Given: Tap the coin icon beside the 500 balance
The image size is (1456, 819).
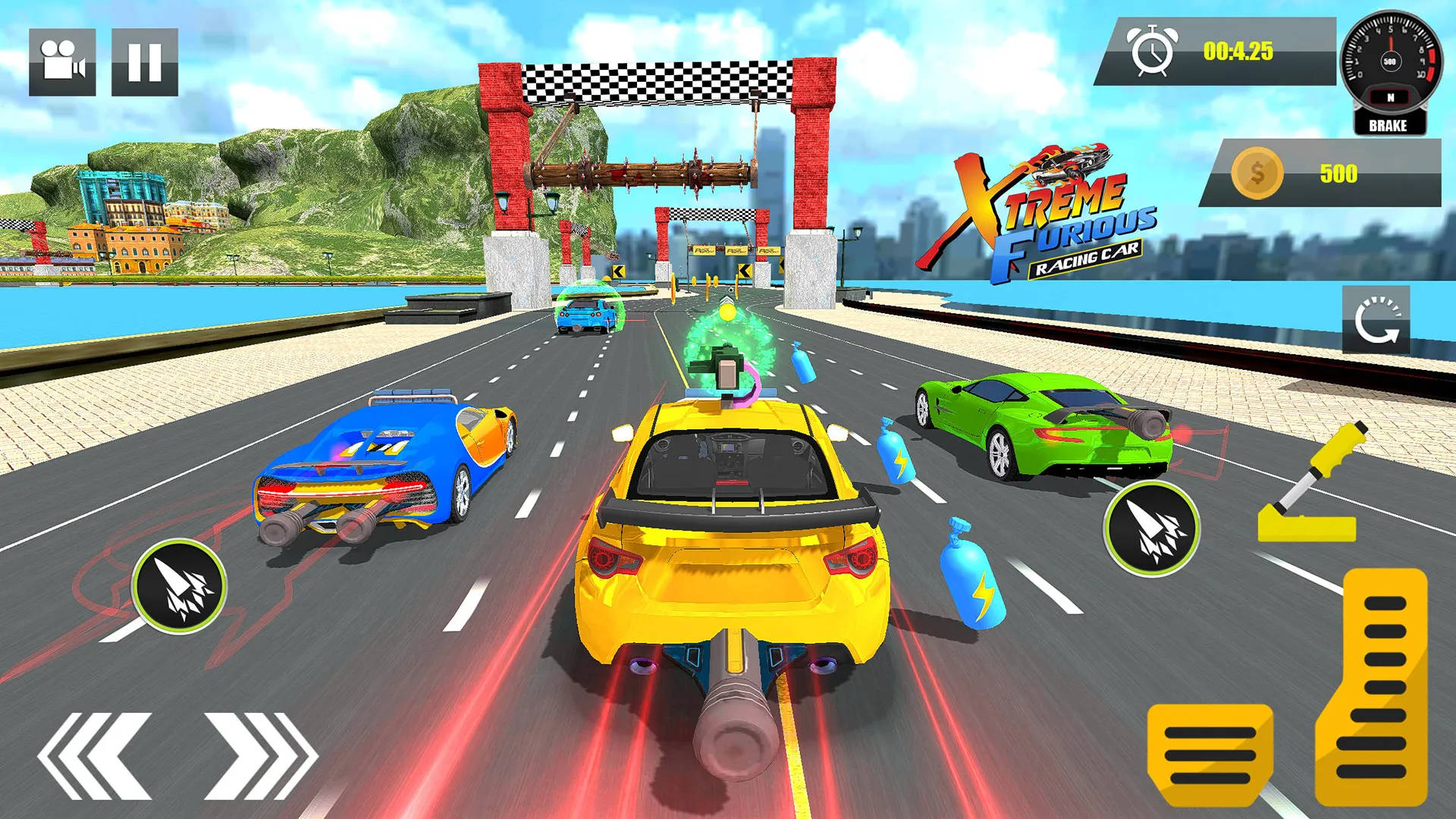Looking at the screenshot, I should pyautogui.click(x=1259, y=174).
